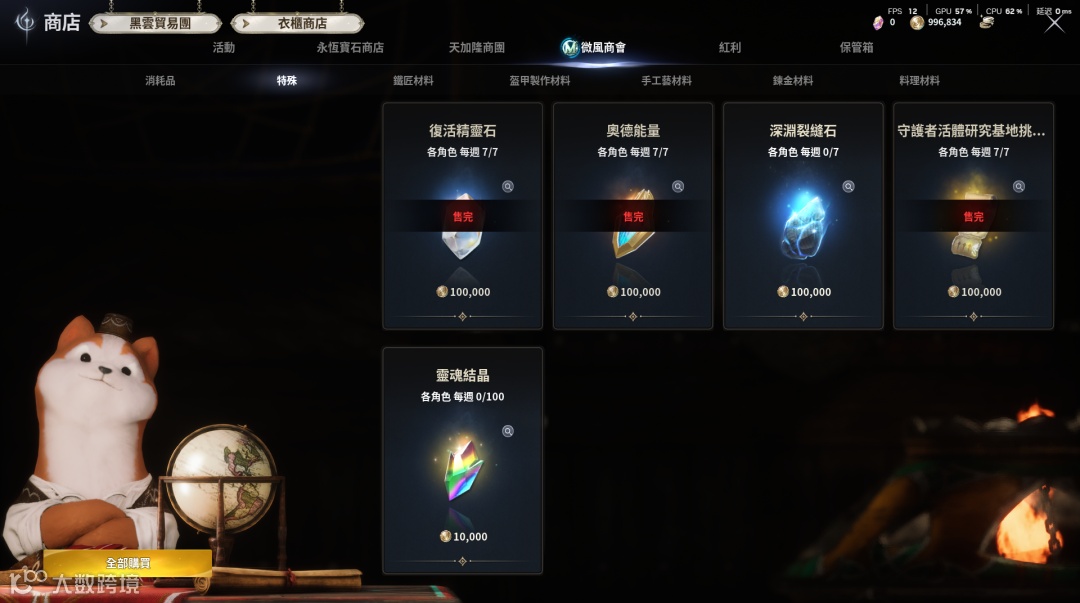Select the 特殊 category
Image resolution: width=1080 pixels, height=603 pixels.
pos(287,80)
